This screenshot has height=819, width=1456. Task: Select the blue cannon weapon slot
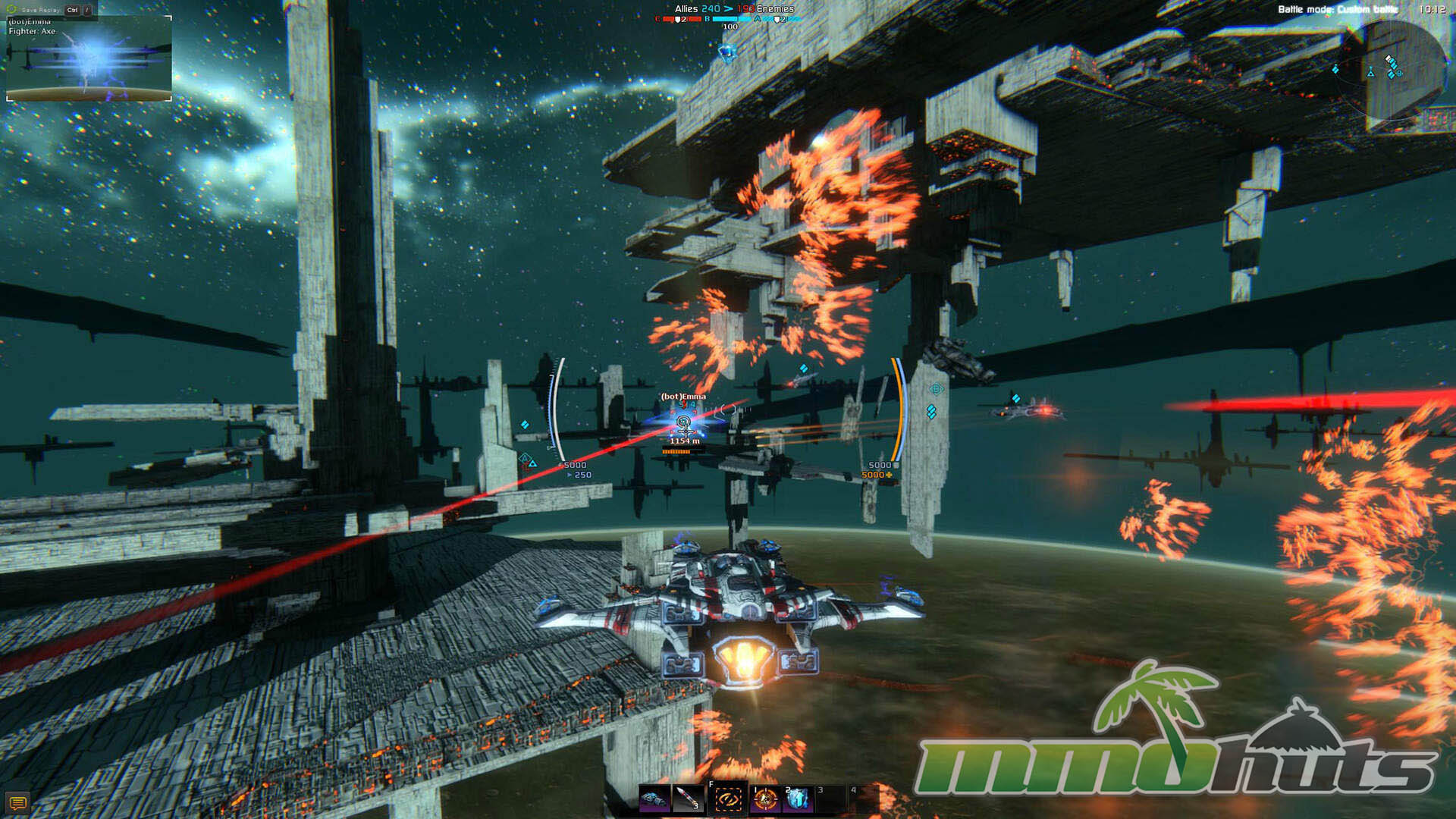click(x=654, y=799)
